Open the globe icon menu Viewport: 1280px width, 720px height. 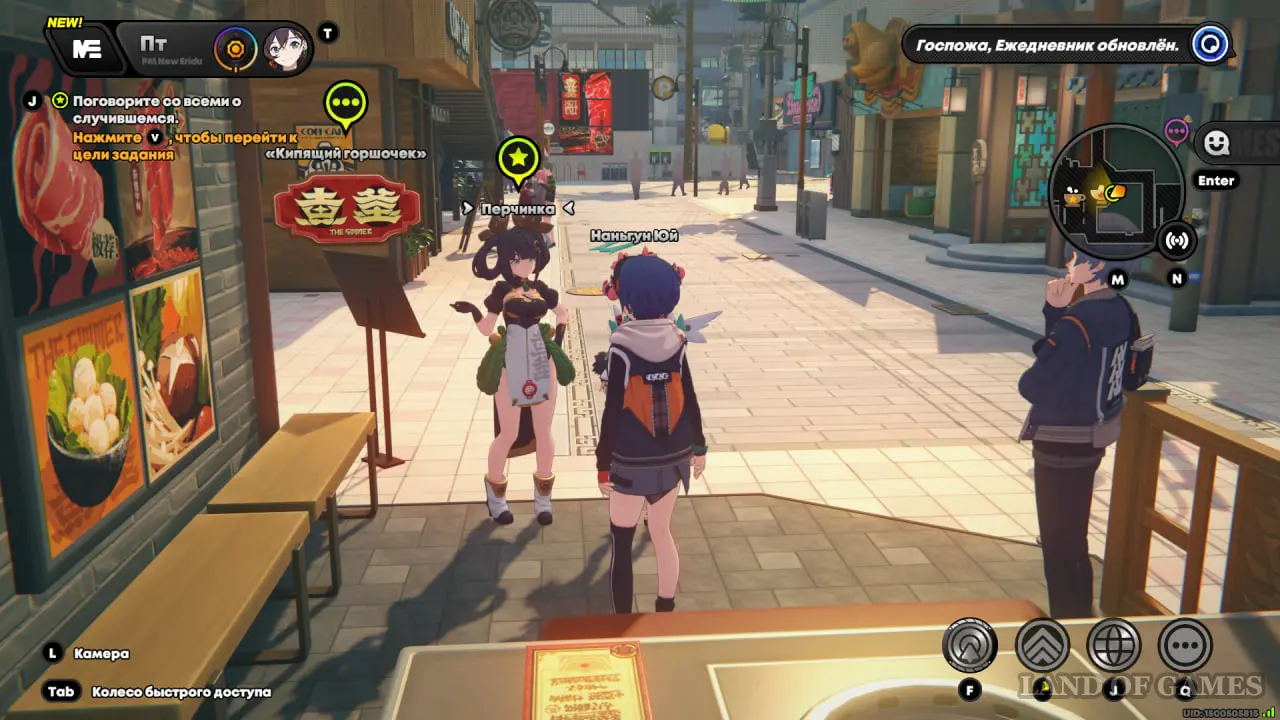1113,645
